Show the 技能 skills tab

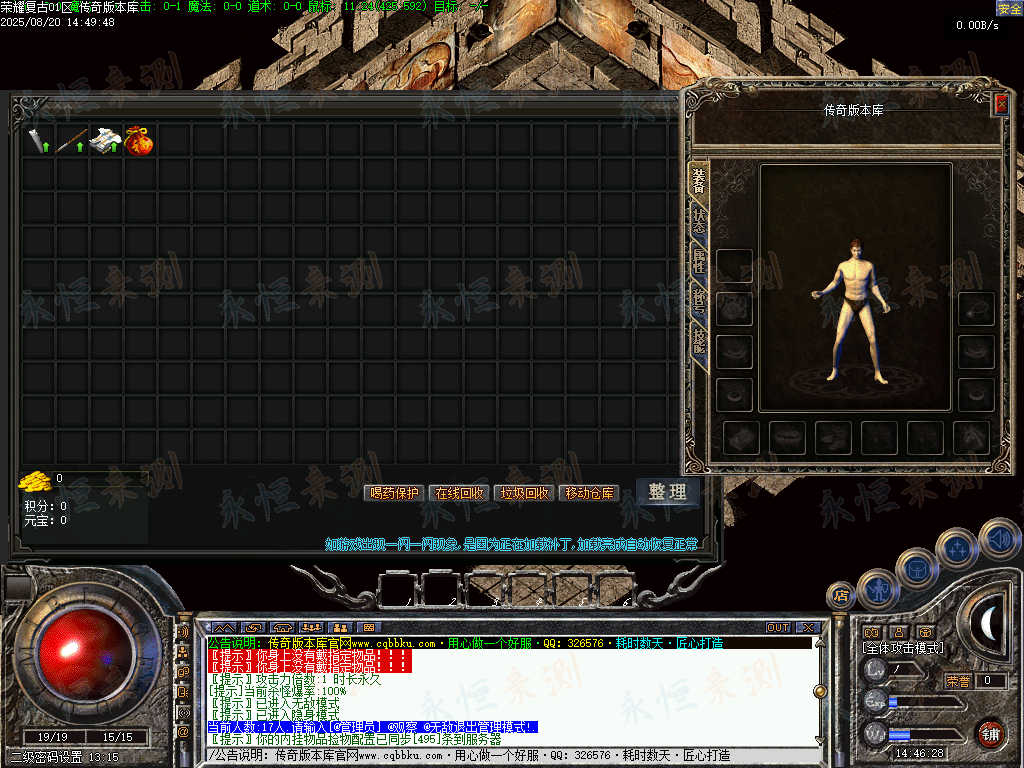pyautogui.click(x=699, y=345)
